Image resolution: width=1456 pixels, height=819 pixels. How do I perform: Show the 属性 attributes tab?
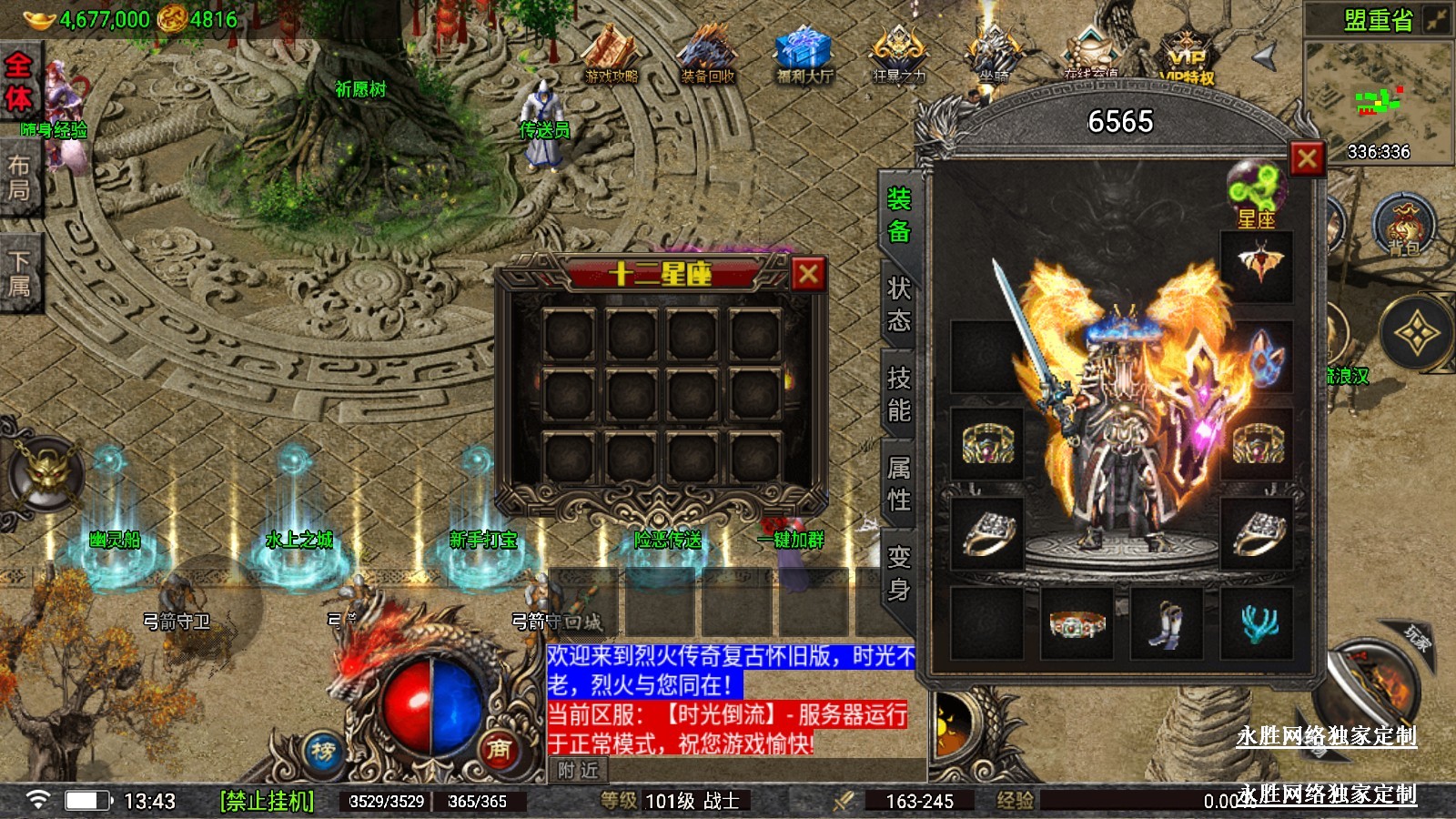tap(899, 483)
